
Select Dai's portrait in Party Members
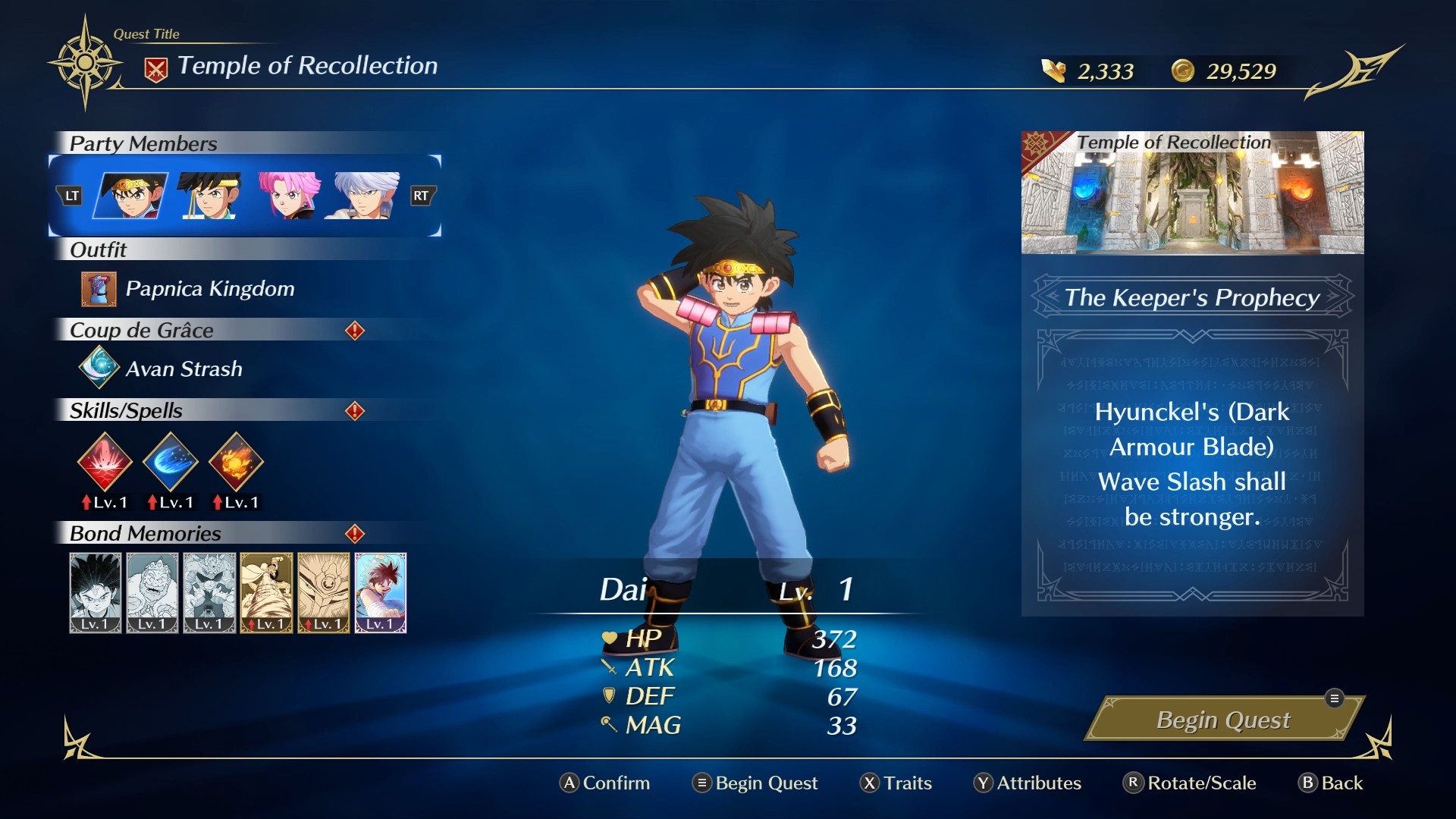click(x=130, y=196)
